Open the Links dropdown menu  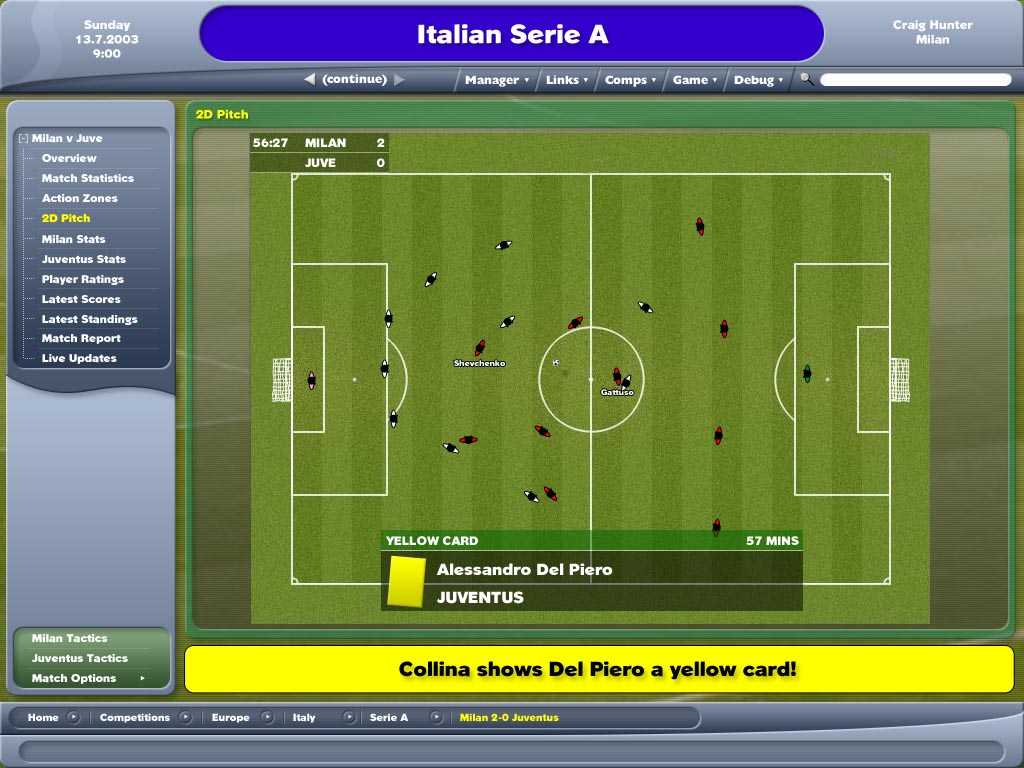coord(567,80)
